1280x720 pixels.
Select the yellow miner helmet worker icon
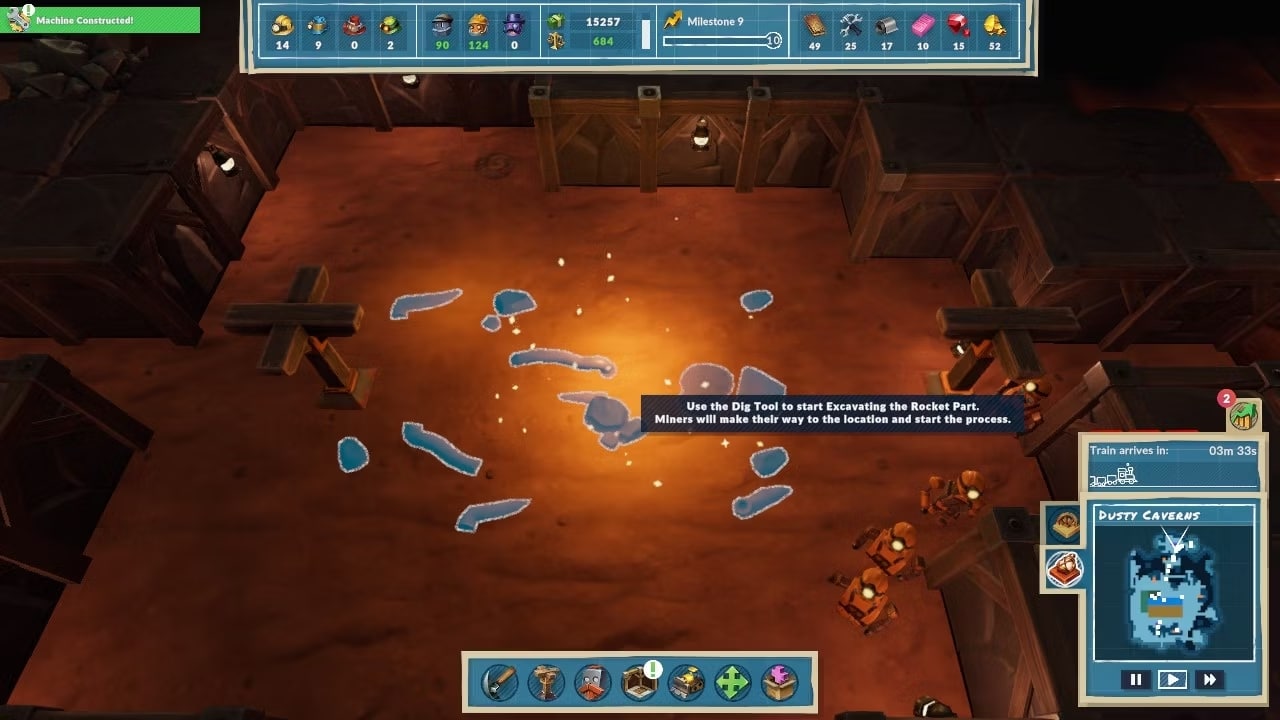tap(282, 25)
